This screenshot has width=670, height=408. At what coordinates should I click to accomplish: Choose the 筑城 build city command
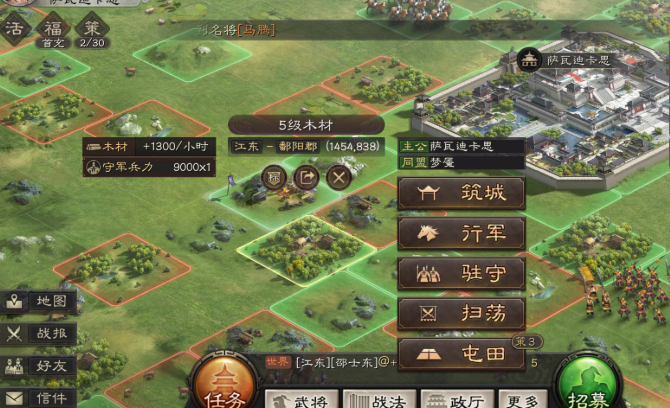[461, 193]
